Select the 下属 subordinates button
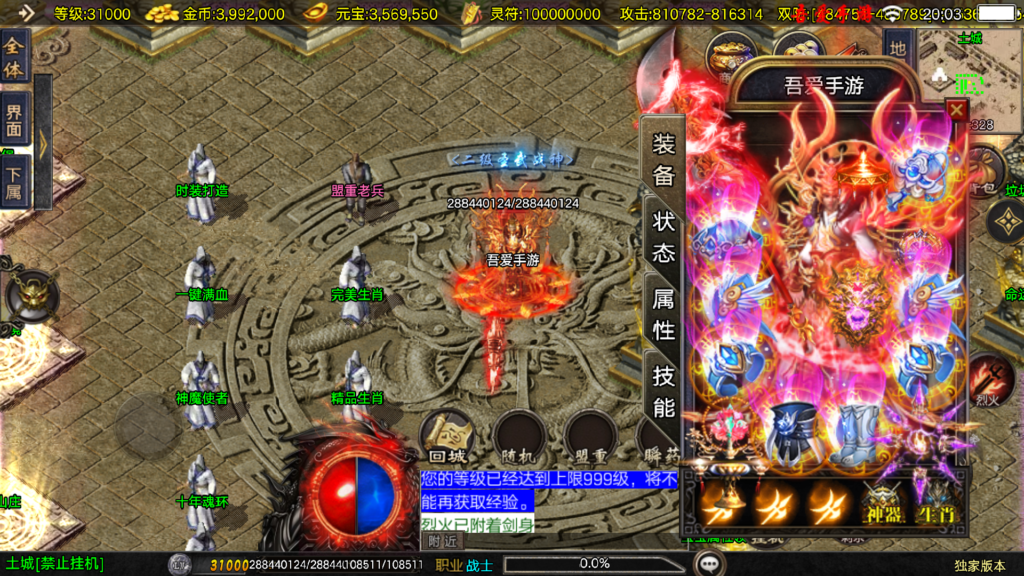The image size is (1024, 576). pos(14,182)
